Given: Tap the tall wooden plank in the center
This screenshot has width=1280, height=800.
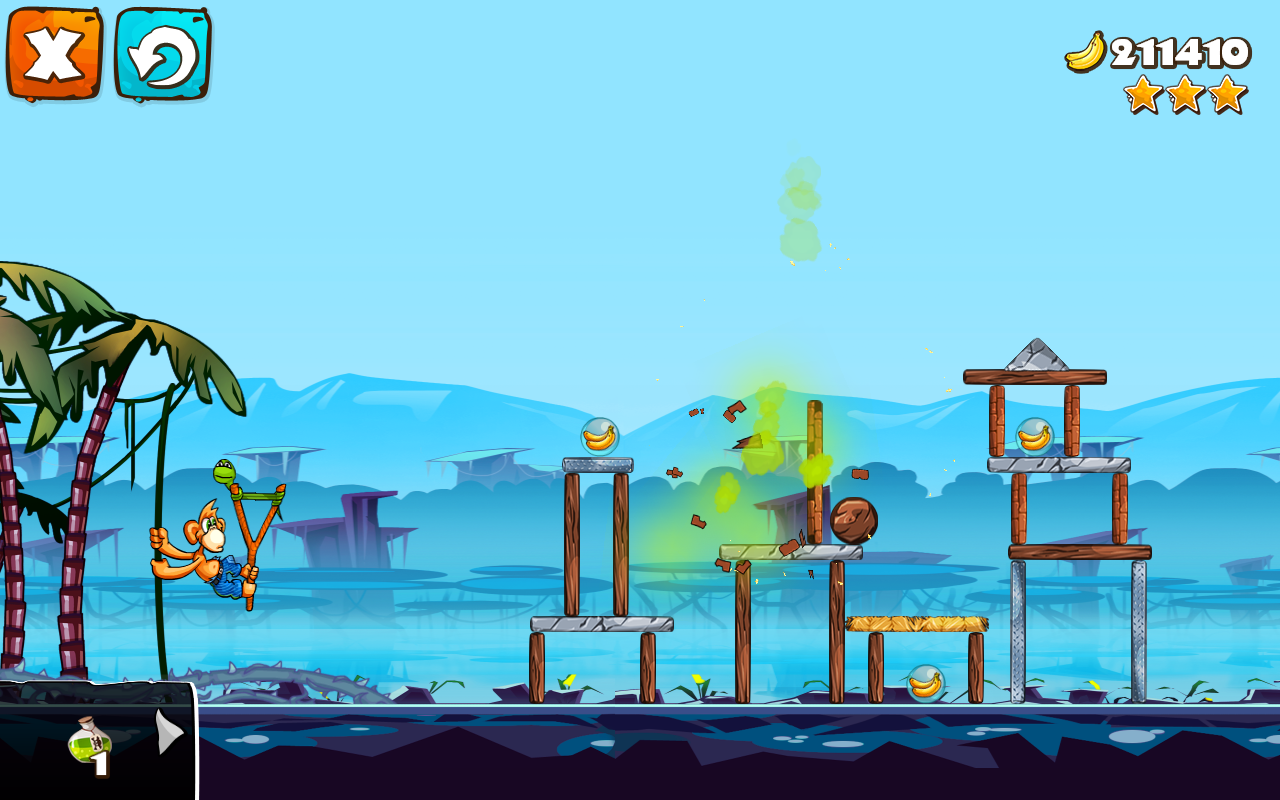Looking at the screenshot, I should [x=813, y=470].
